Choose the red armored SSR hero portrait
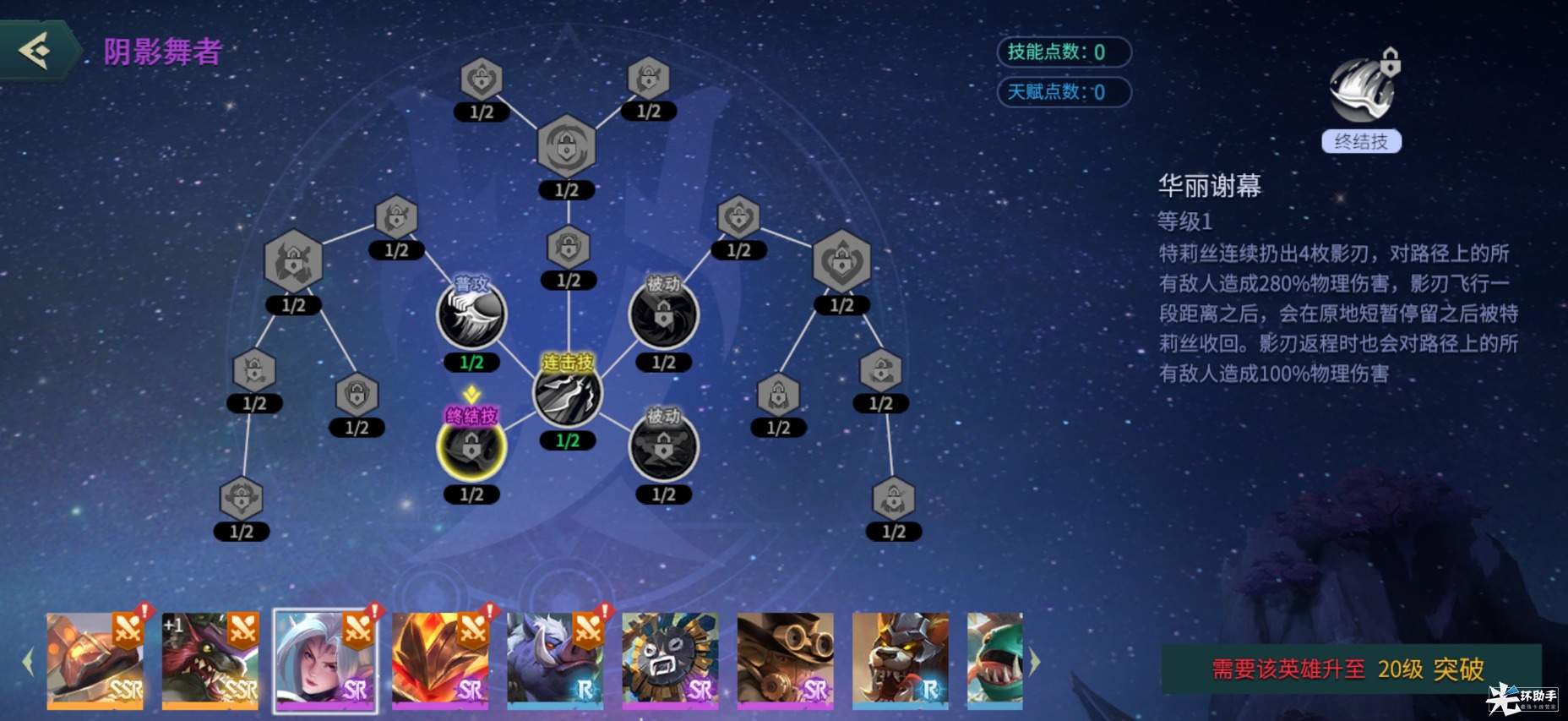This screenshot has height=721, width=1568. click(x=95, y=660)
